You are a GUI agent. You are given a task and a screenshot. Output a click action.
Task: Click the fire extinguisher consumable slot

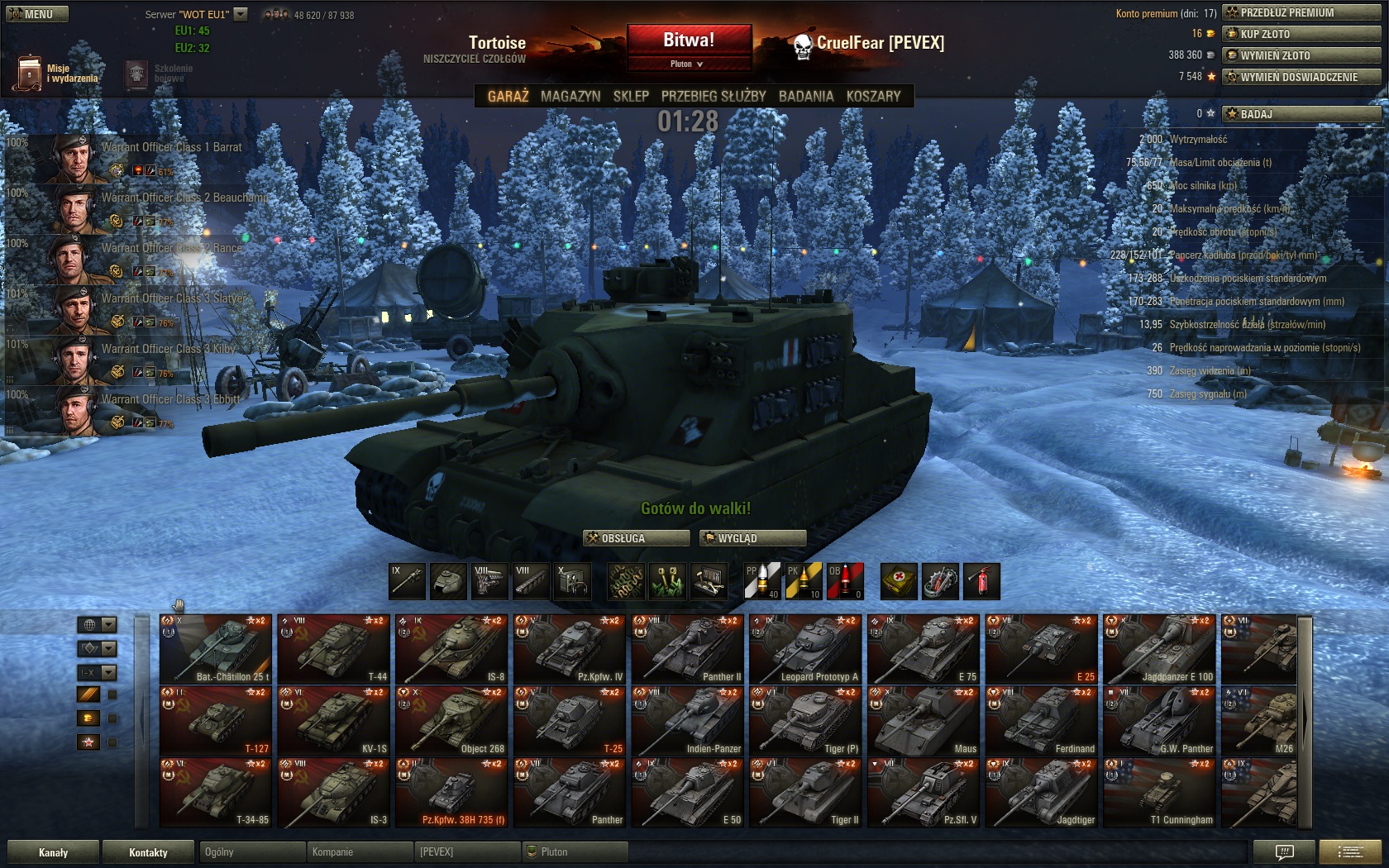981,581
